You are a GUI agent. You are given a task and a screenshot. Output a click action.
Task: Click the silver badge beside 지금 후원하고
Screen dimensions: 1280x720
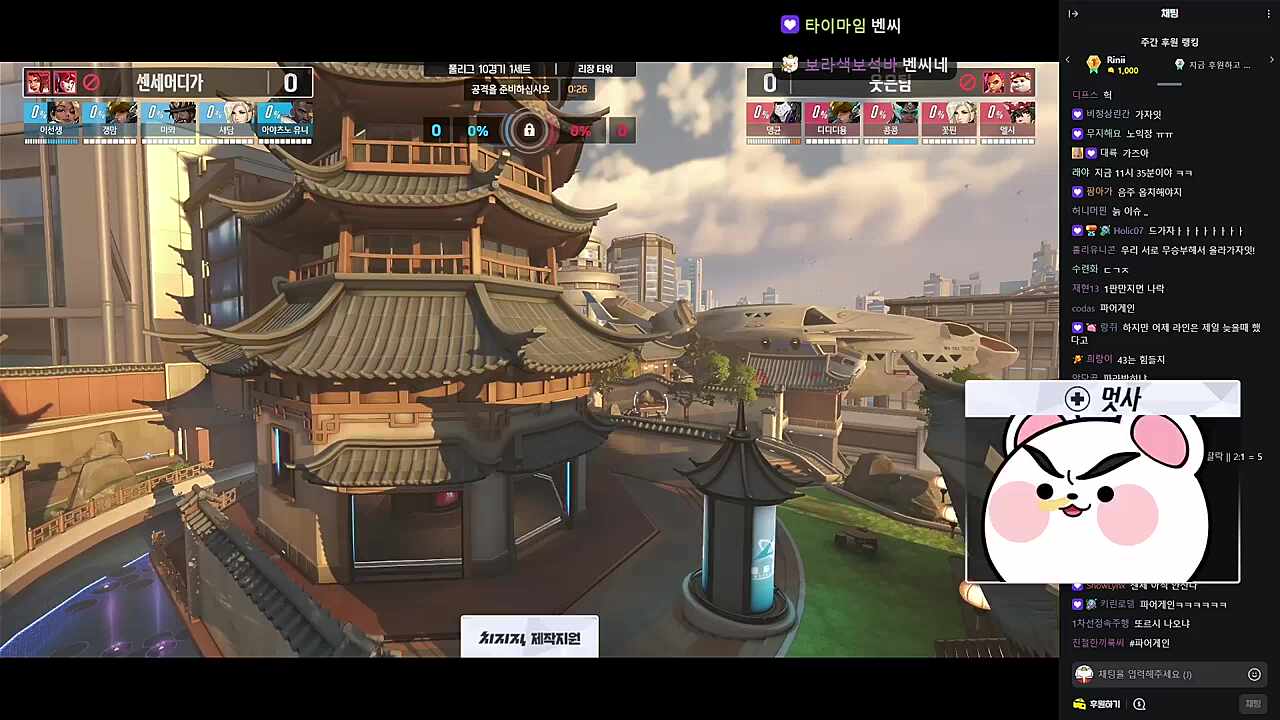pyautogui.click(x=1181, y=63)
